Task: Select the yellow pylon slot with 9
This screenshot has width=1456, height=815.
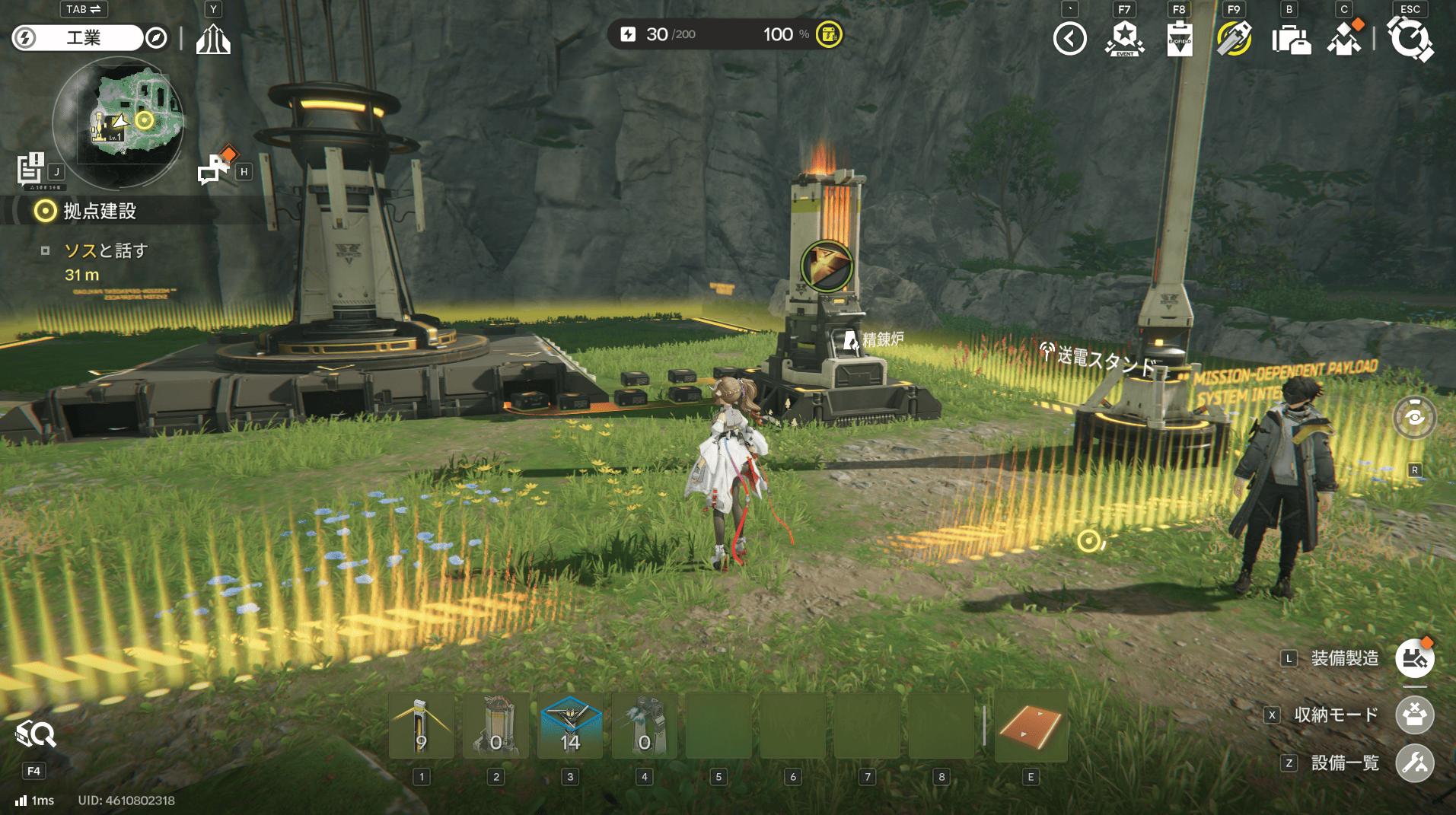Action: [421, 726]
